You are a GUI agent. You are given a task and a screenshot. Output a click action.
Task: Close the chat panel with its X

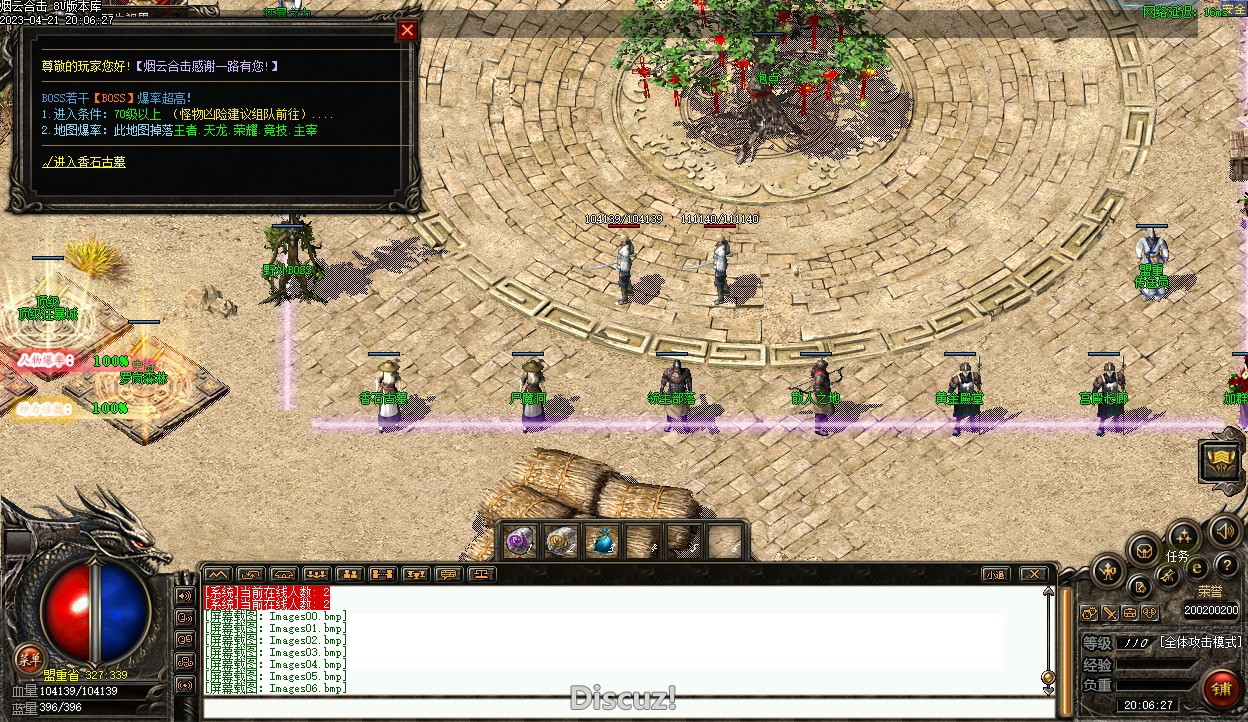(x=1034, y=574)
